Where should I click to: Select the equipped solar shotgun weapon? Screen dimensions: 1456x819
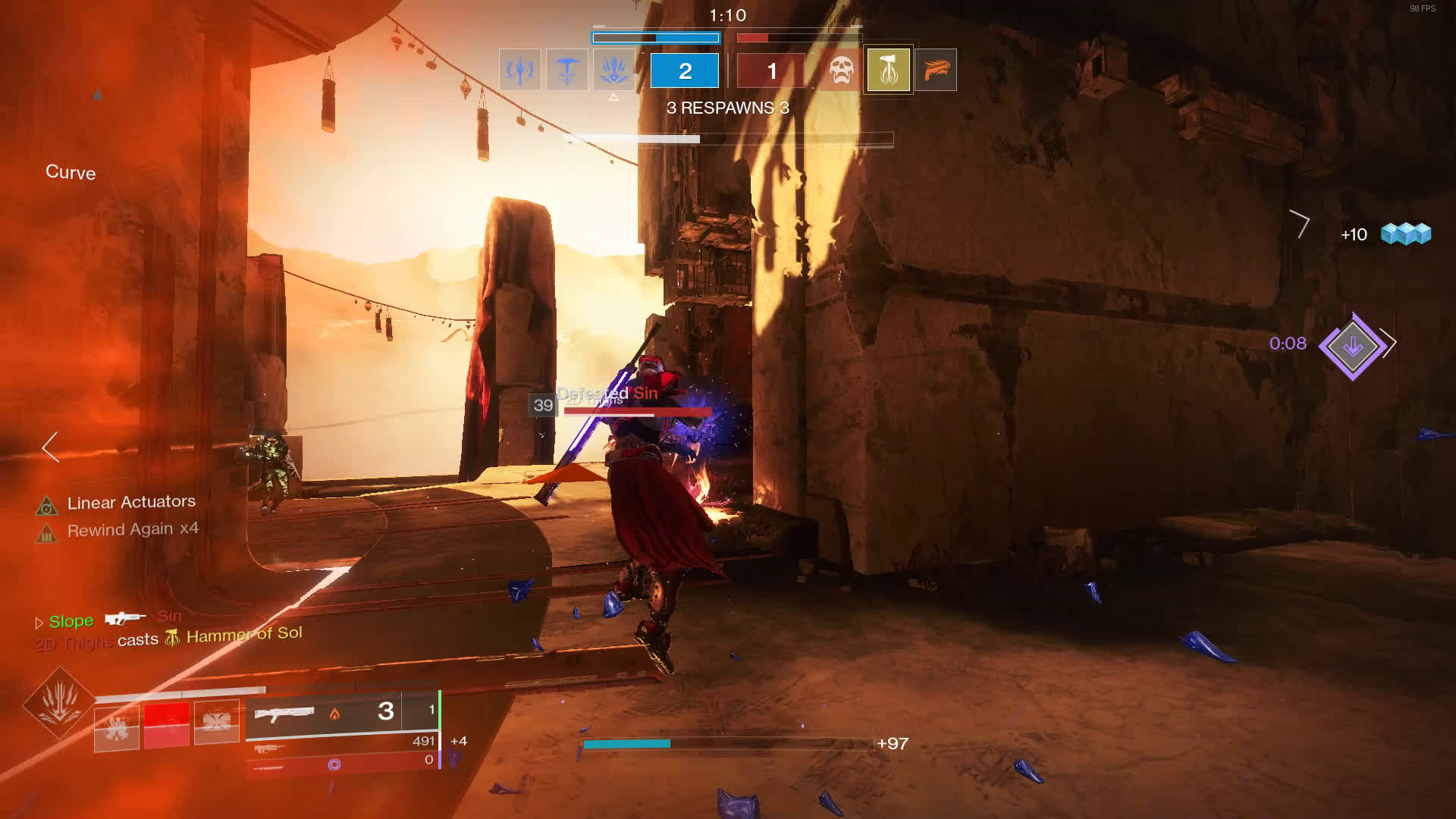[x=286, y=714]
